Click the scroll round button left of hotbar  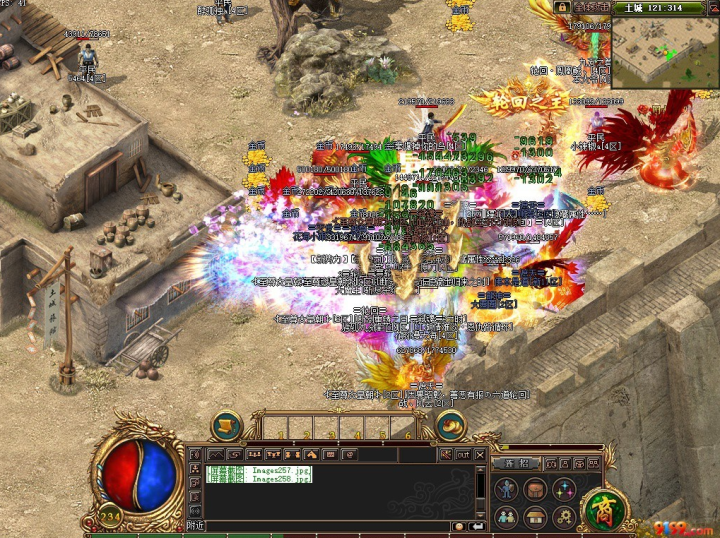coord(227,425)
